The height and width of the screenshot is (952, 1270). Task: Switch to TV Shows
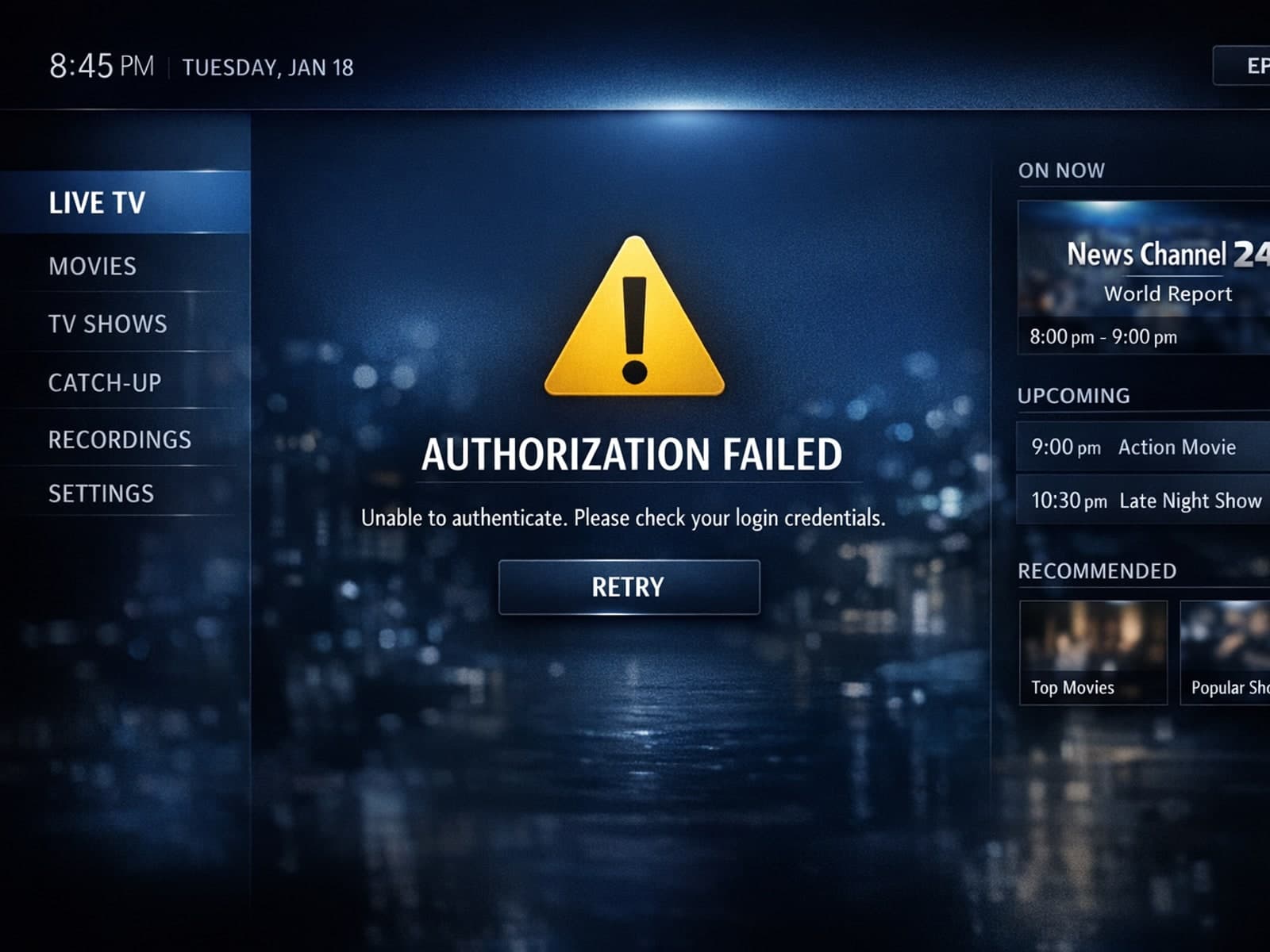coord(107,324)
